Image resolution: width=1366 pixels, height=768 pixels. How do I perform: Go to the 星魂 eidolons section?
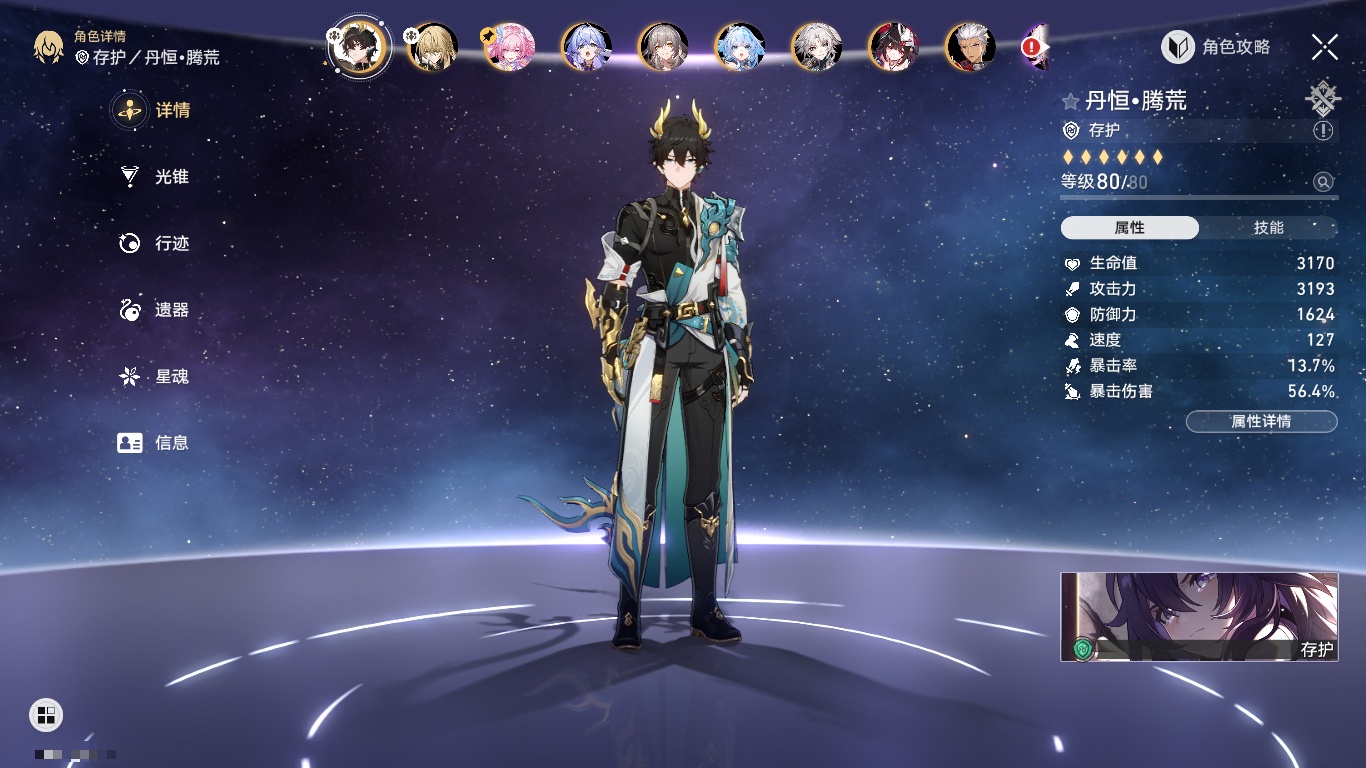[155, 377]
